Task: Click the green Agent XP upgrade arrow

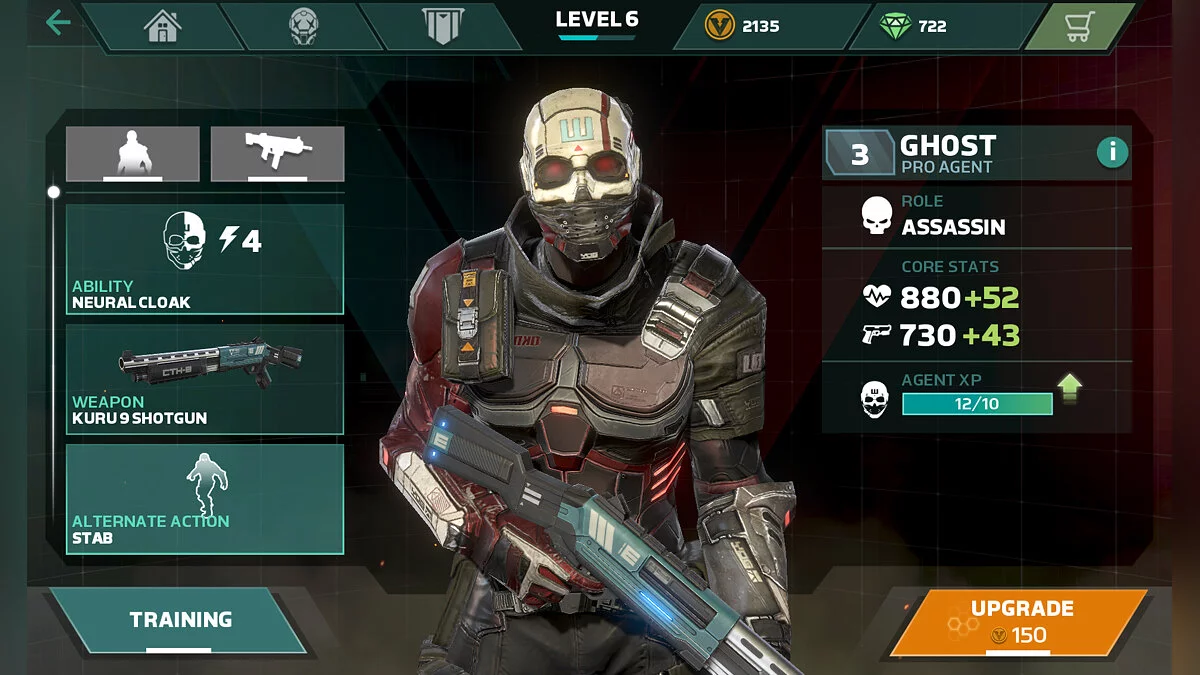Action: click(x=1070, y=388)
